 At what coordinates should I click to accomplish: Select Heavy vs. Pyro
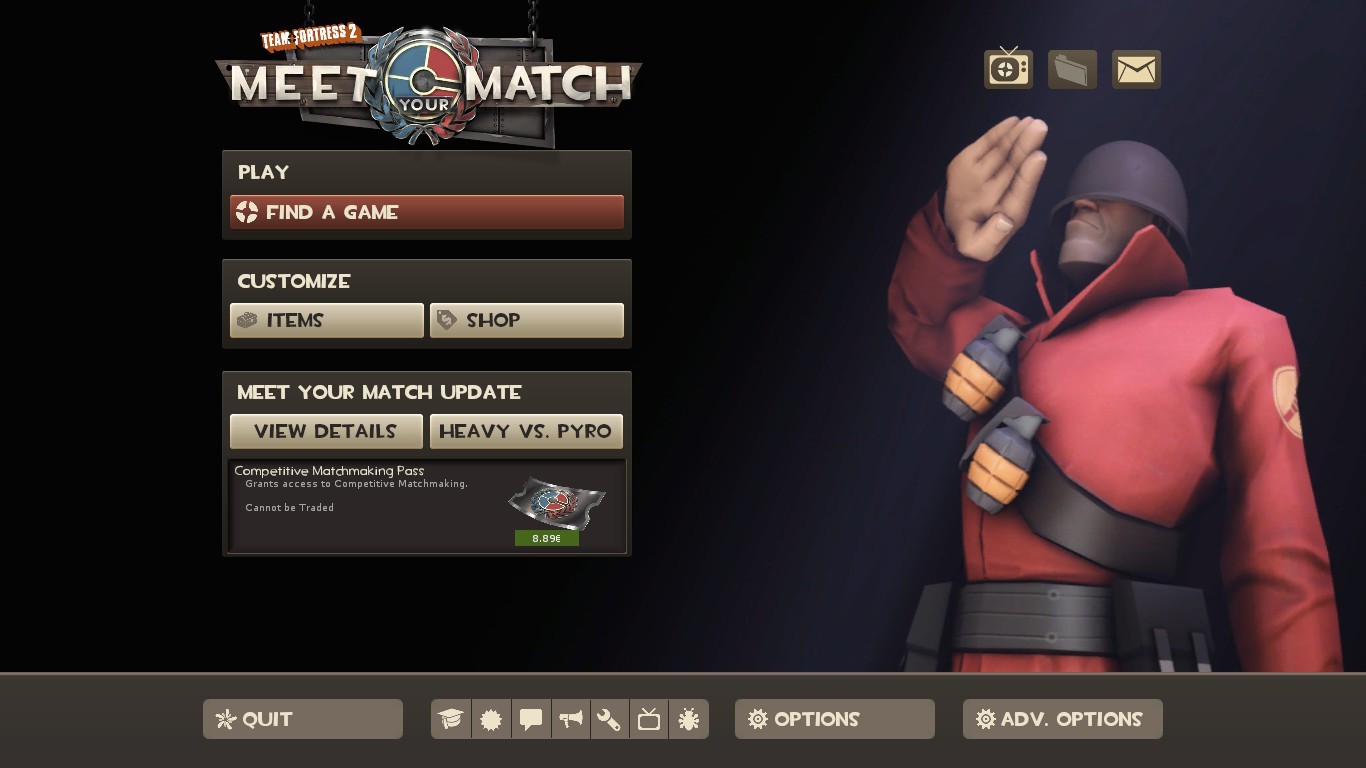[527, 431]
